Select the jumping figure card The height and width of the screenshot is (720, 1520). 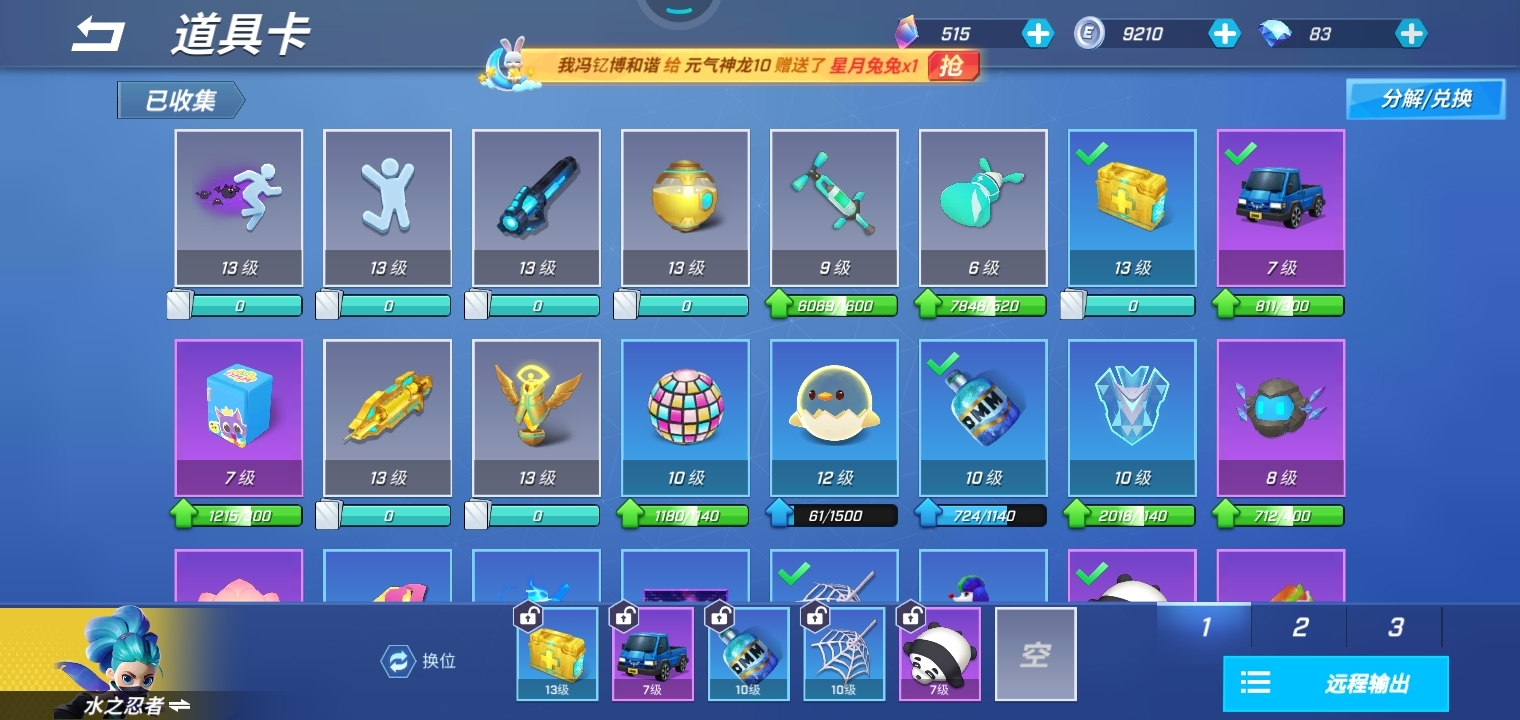387,207
